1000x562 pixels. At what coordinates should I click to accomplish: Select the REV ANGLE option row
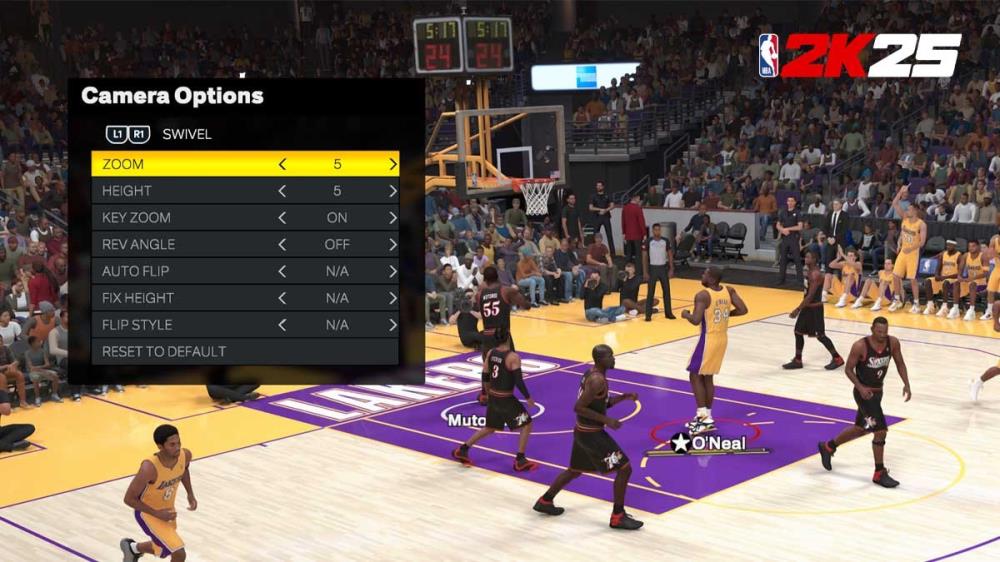tap(180, 245)
